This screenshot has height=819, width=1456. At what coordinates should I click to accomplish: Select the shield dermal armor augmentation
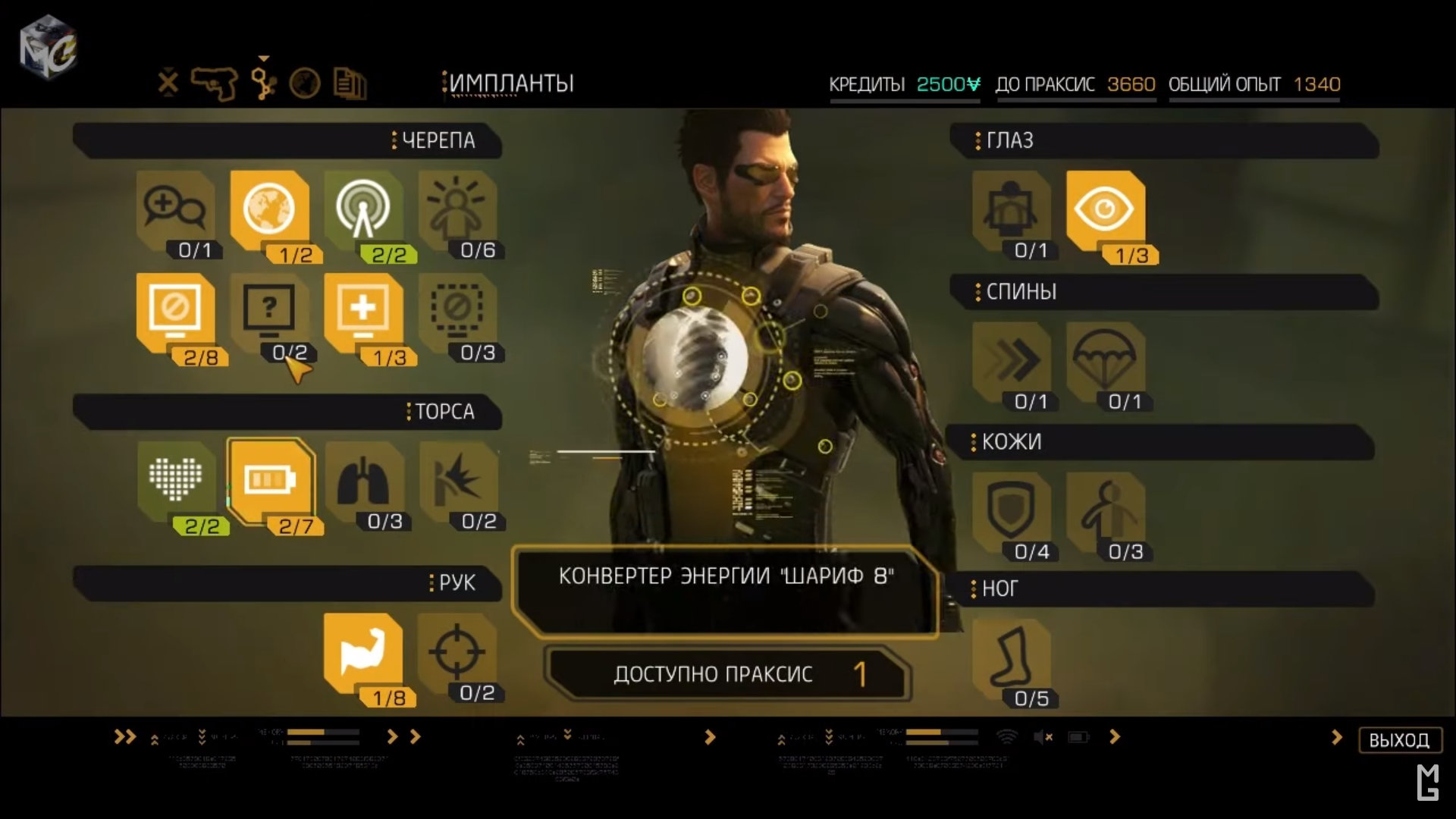[x=1012, y=510]
